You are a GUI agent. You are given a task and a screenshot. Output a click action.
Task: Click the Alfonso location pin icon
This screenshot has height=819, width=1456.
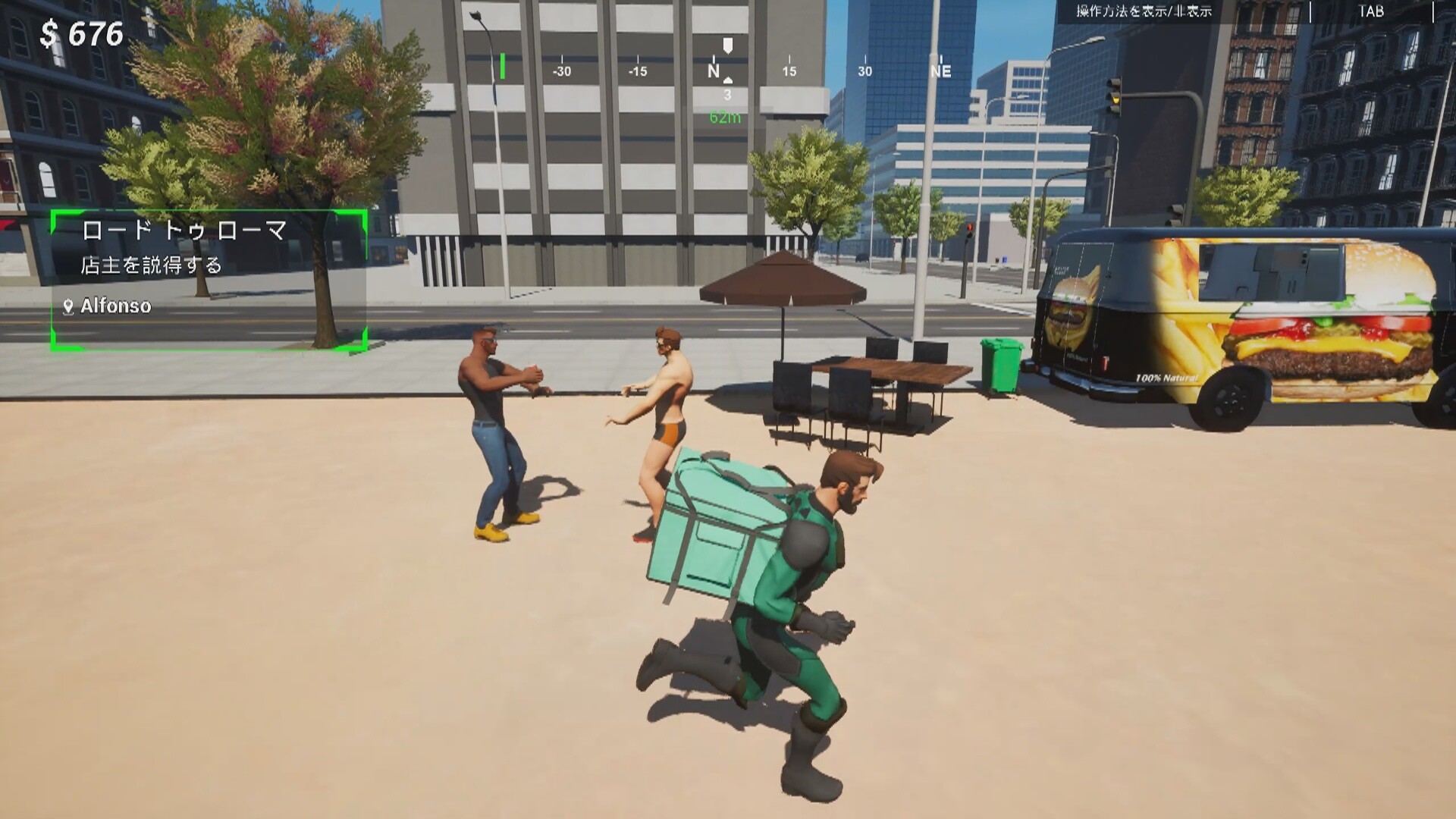pos(68,308)
